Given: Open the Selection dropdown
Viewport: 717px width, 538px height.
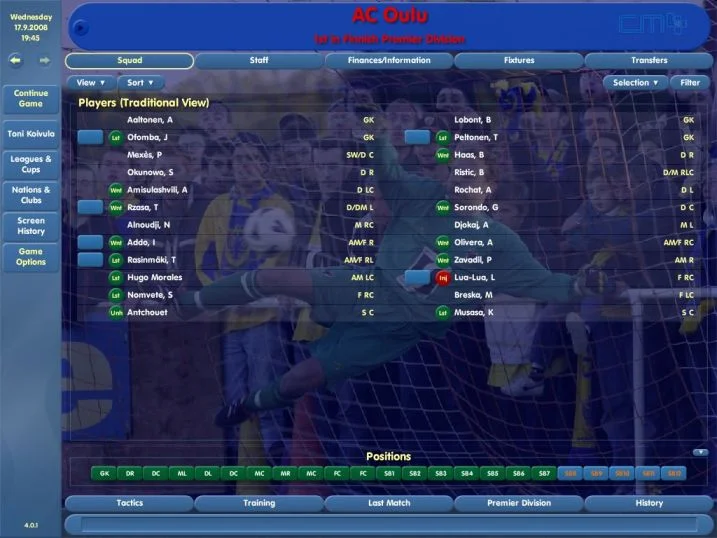Looking at the screenshot, I should 635,83.
